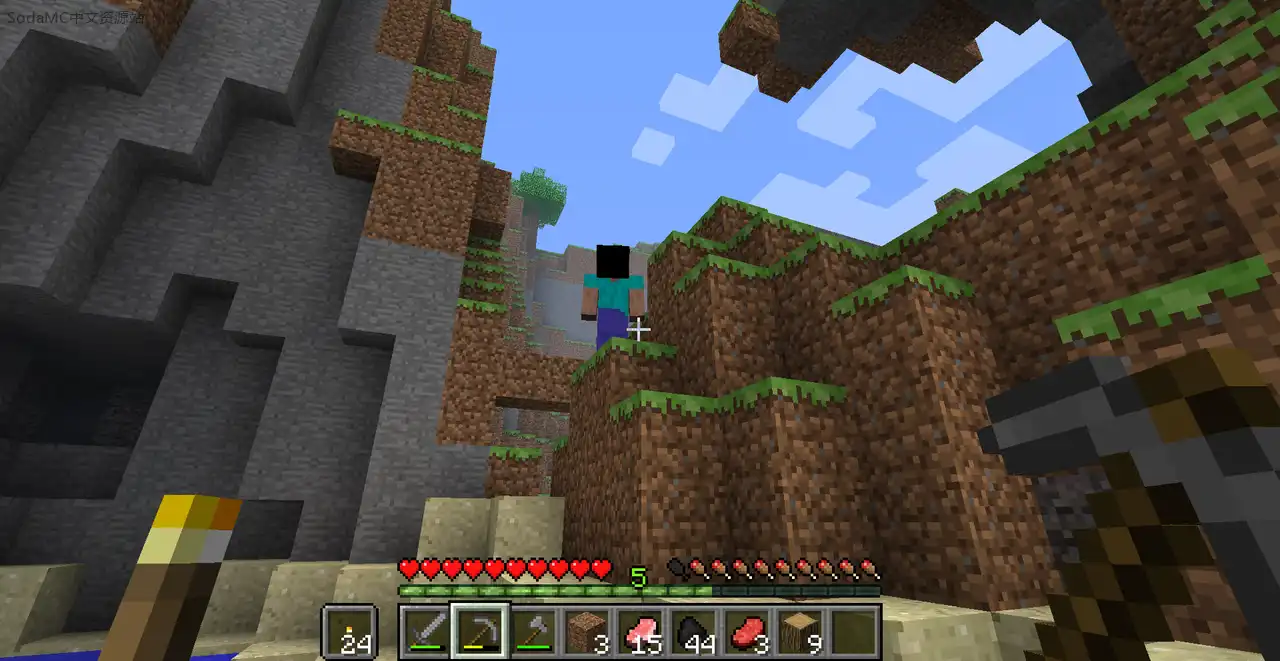Switch to the stone axe slot
The width and height of the screenshot is (1280, 661).
(534, 631)
